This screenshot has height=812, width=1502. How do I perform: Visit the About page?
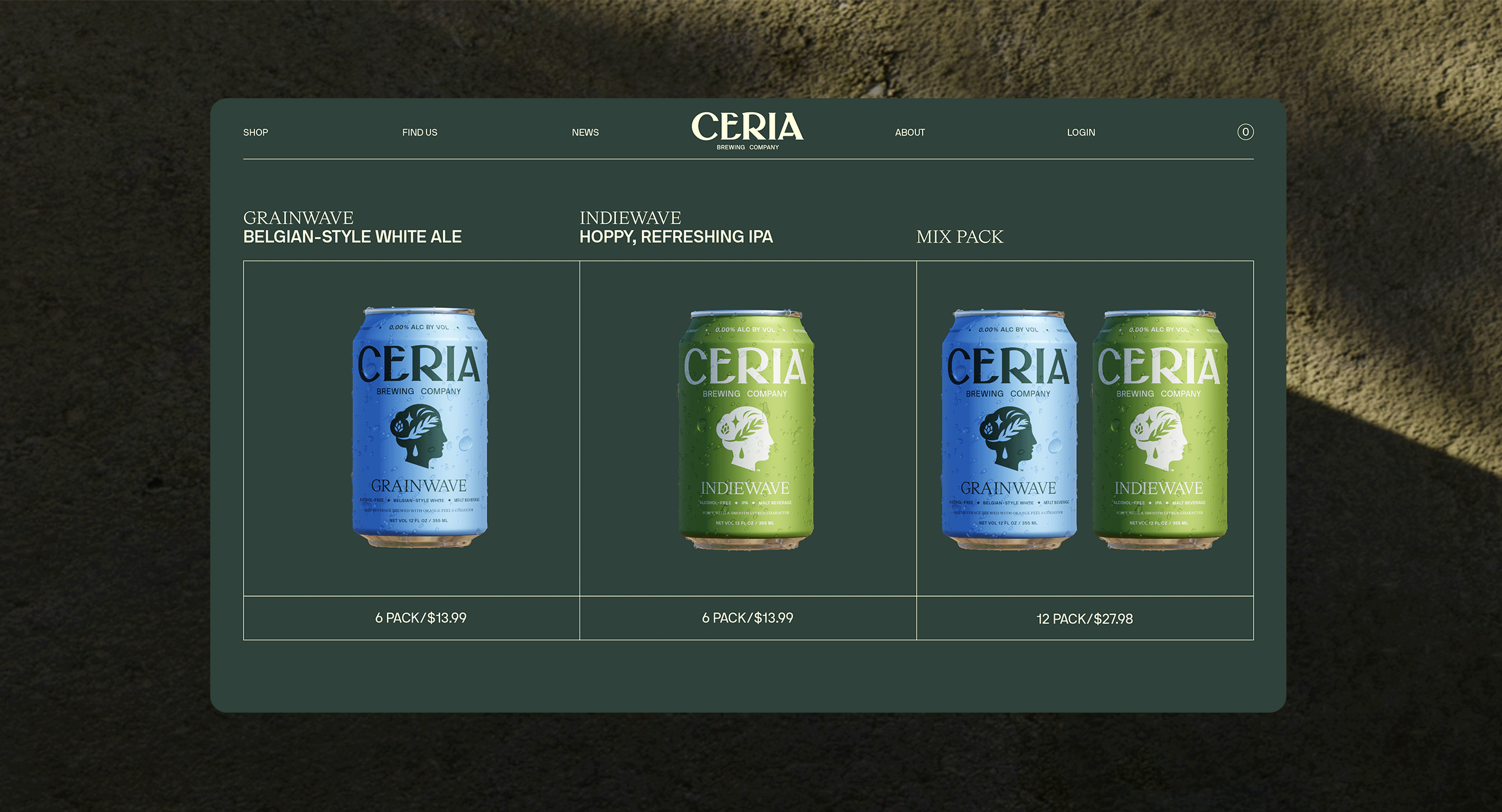909,132
